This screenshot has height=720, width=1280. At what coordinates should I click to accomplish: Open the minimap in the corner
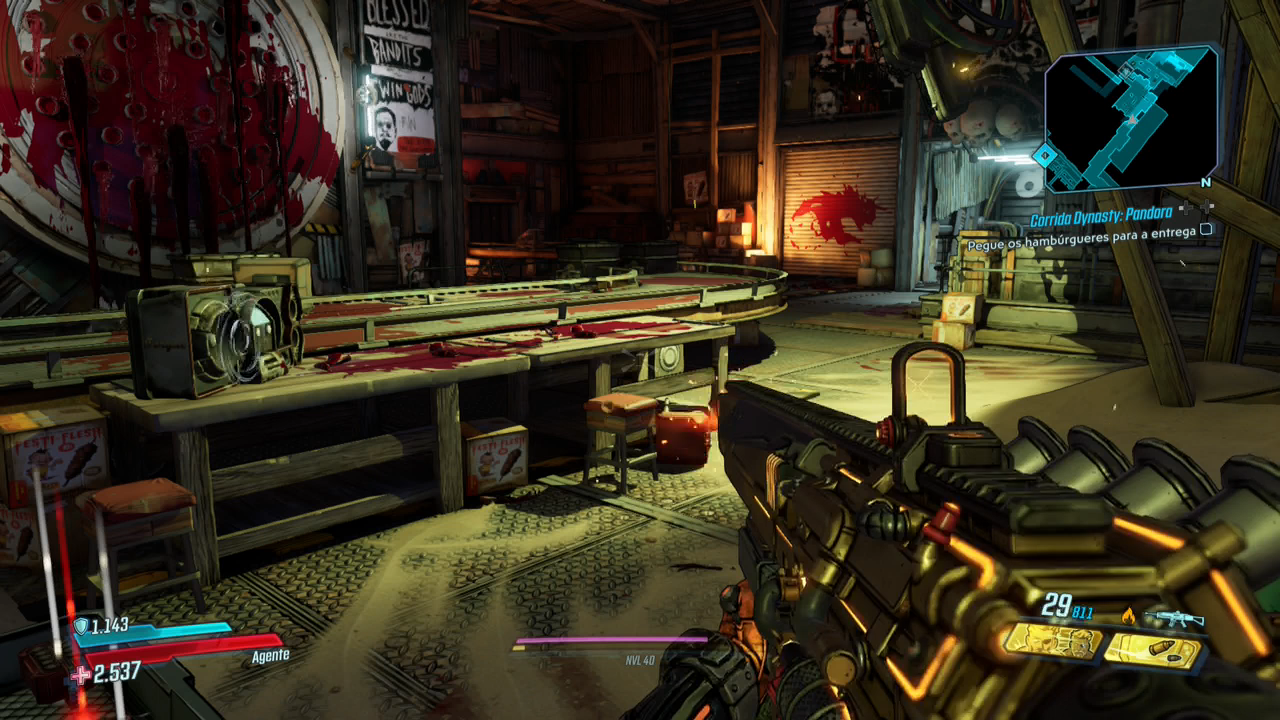pos(1131,118)
